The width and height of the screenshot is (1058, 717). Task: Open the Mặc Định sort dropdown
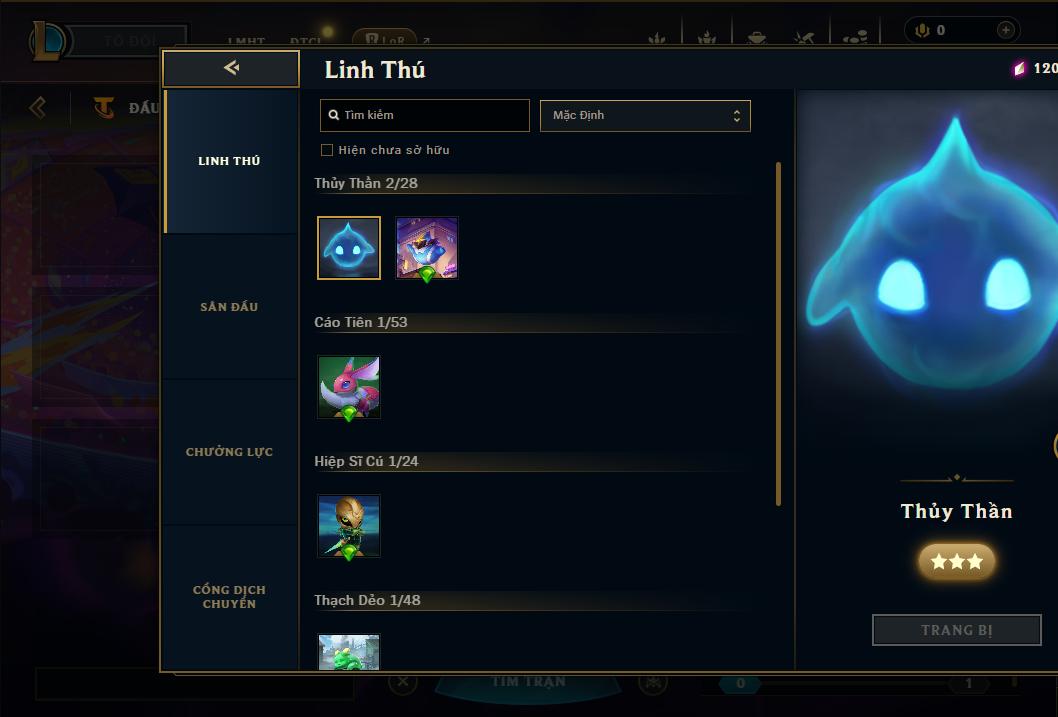click(645, 115)
